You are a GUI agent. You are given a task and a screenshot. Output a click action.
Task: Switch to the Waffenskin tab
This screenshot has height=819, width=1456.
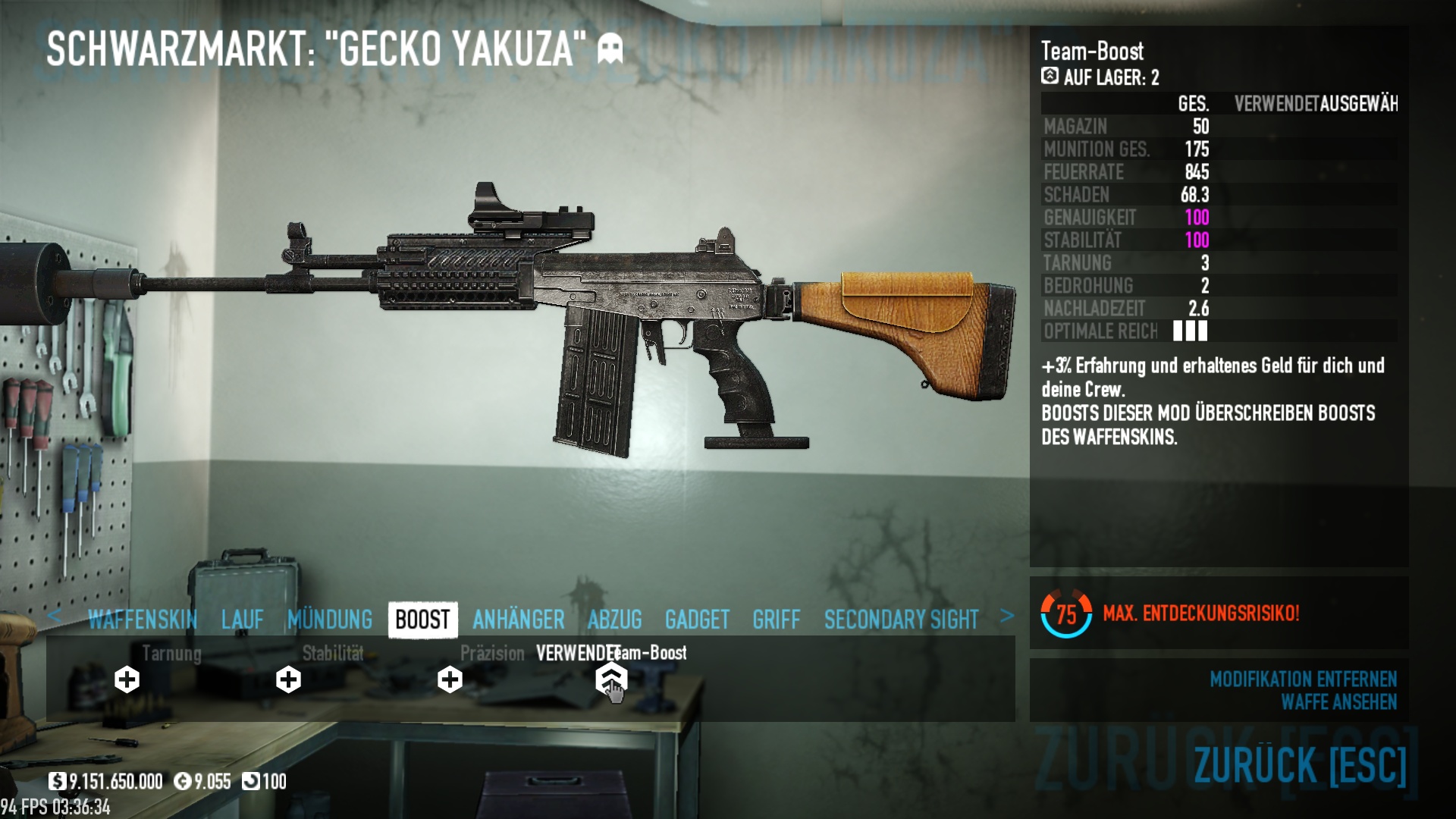coord(143,620)
